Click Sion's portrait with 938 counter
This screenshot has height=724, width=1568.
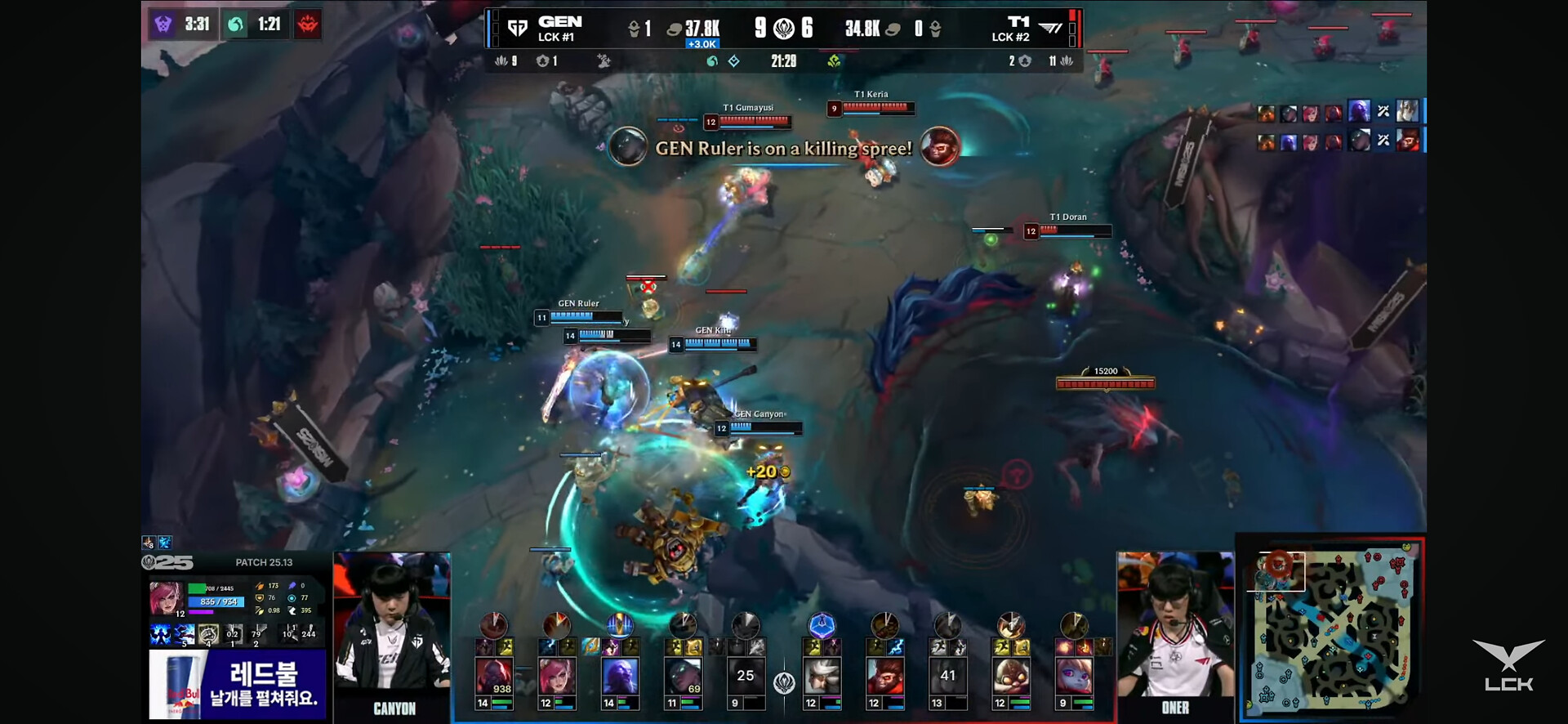[x=494, y=677]
